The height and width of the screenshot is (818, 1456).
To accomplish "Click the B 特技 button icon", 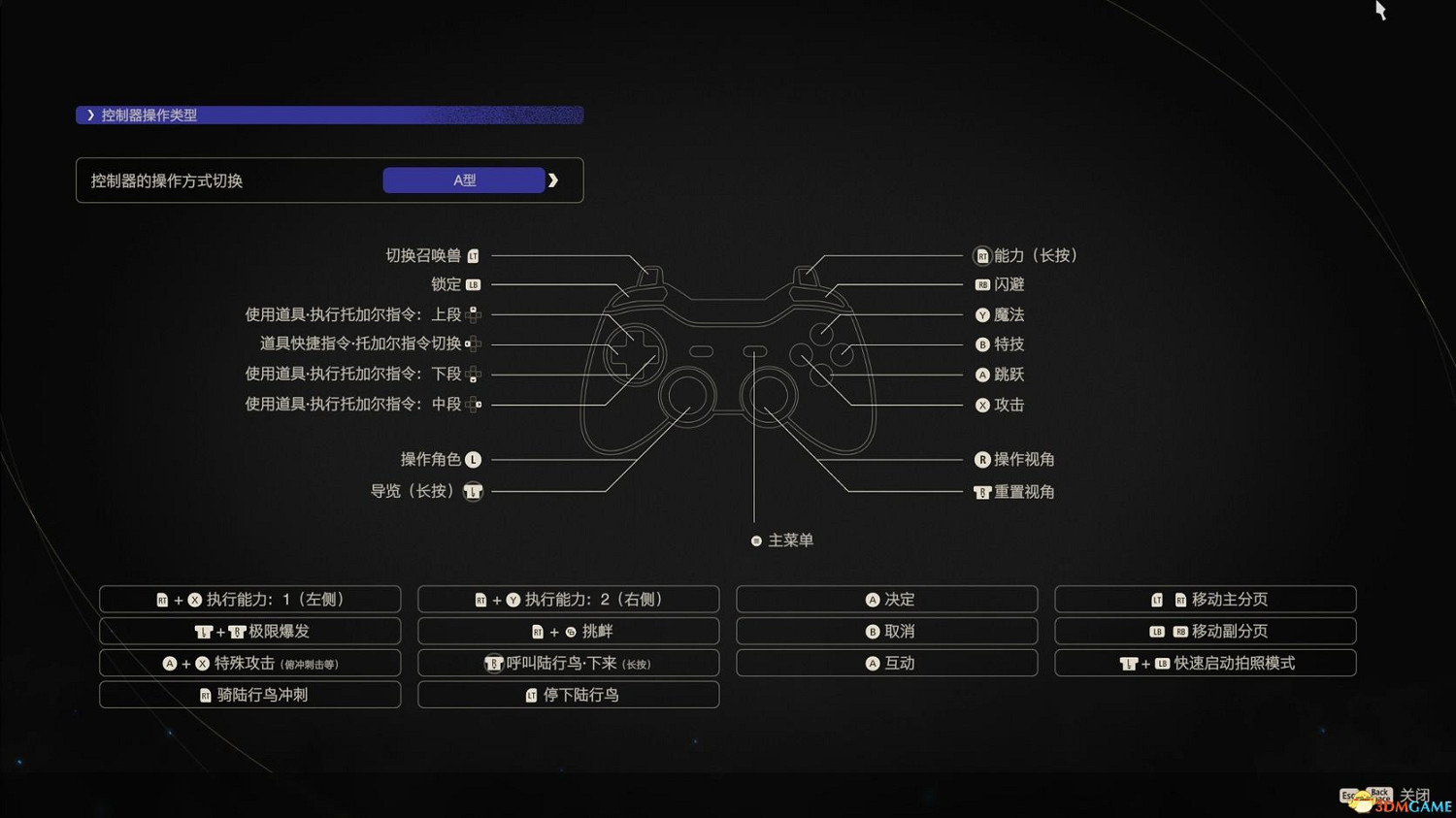I will coord(982,344).
